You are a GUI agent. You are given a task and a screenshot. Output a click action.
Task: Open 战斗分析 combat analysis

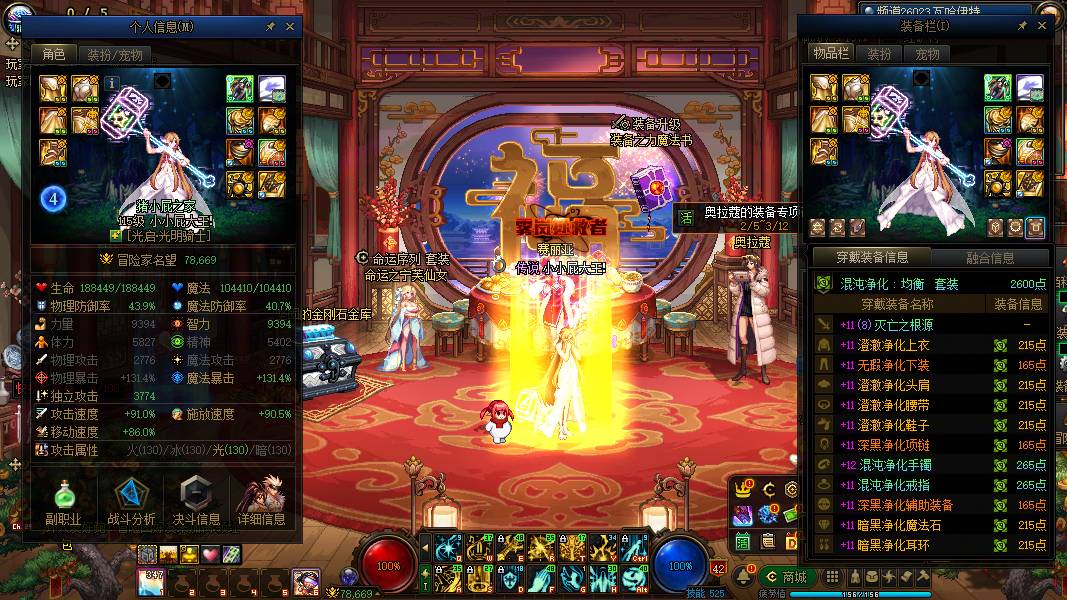point(131,502)
